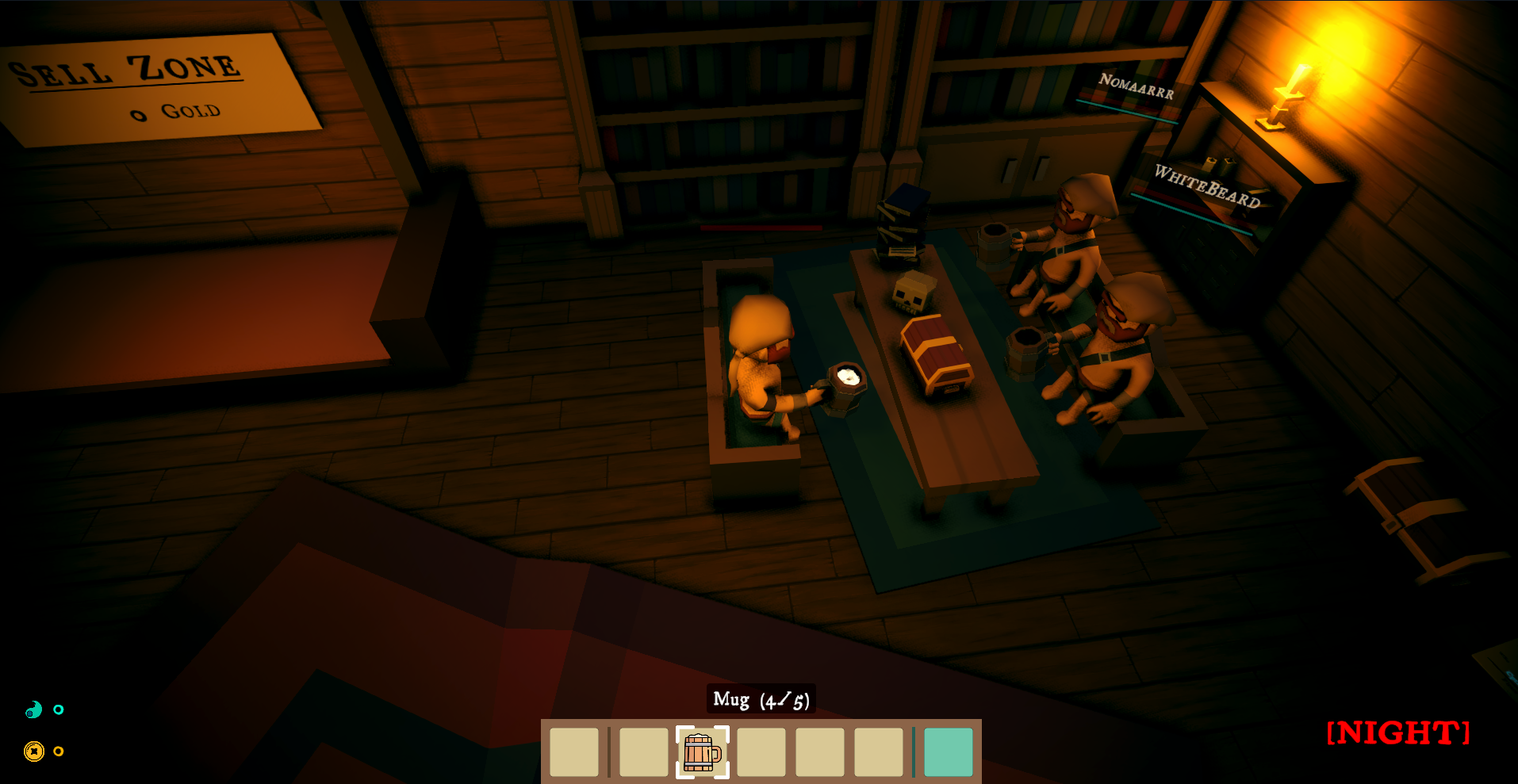Click the Gold label on the sign

click(x=176, y=110)
